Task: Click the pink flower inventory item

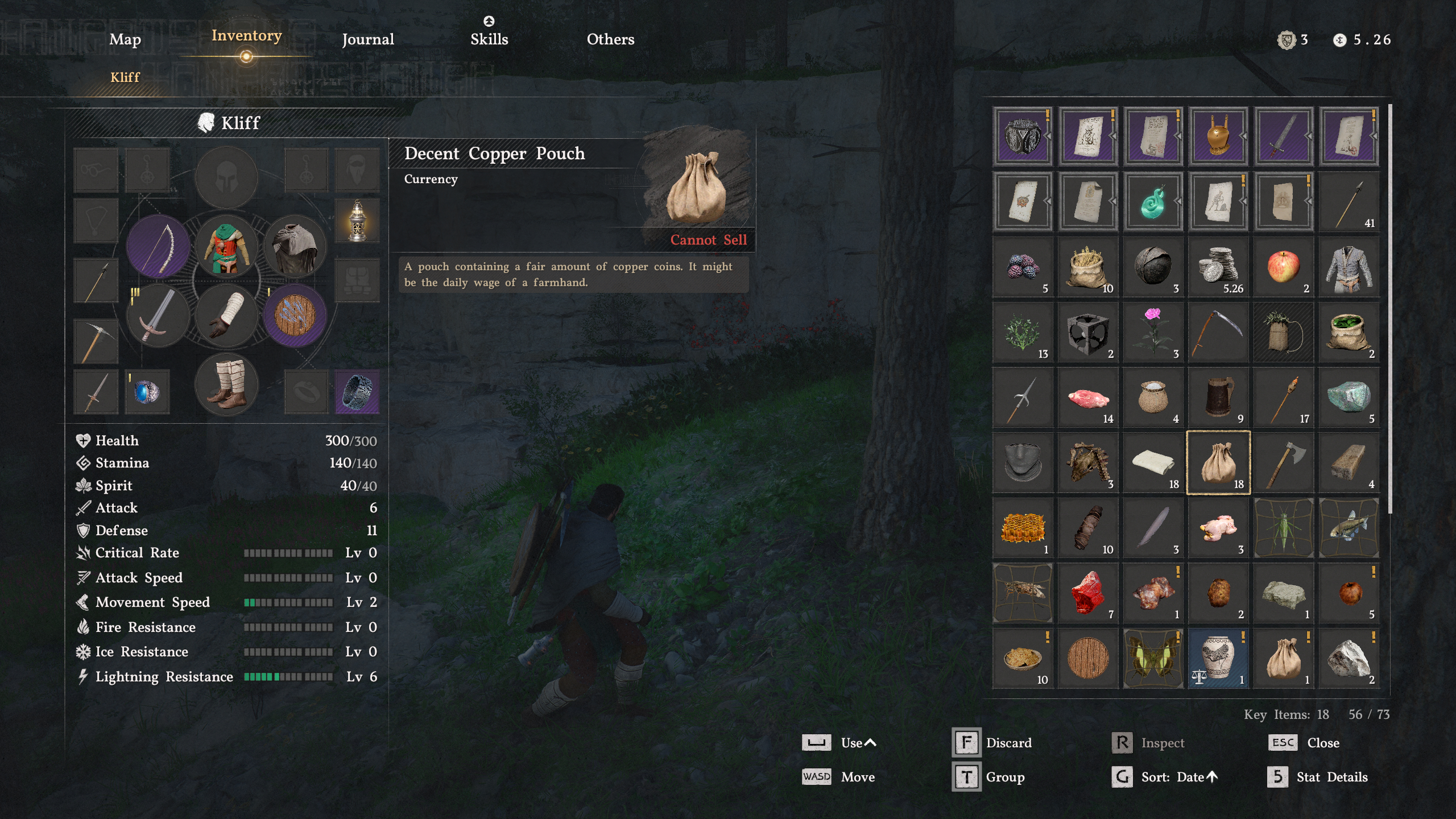Action: (1152, 331)
